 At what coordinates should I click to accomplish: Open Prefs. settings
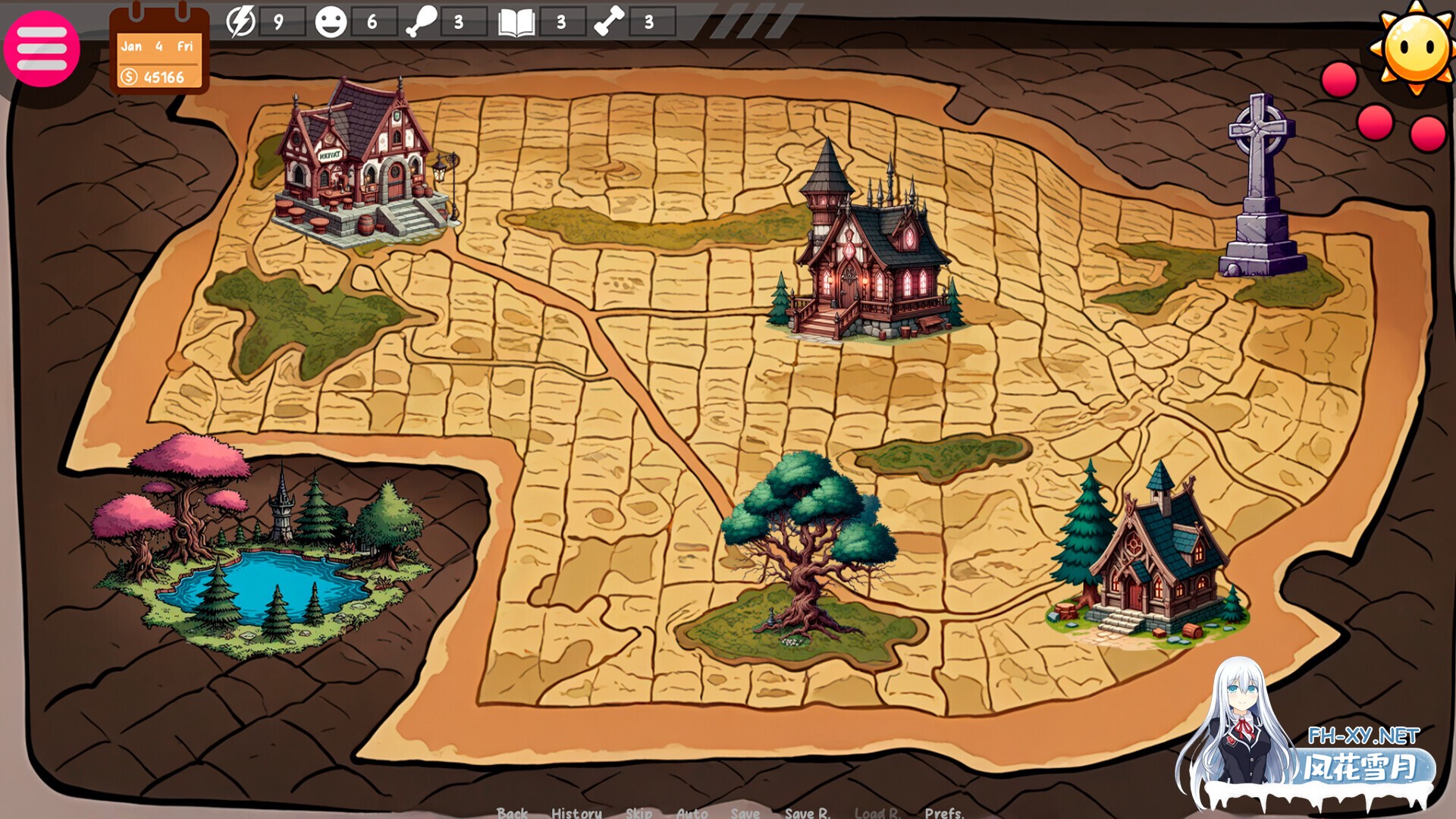click(x=944, y=813)
